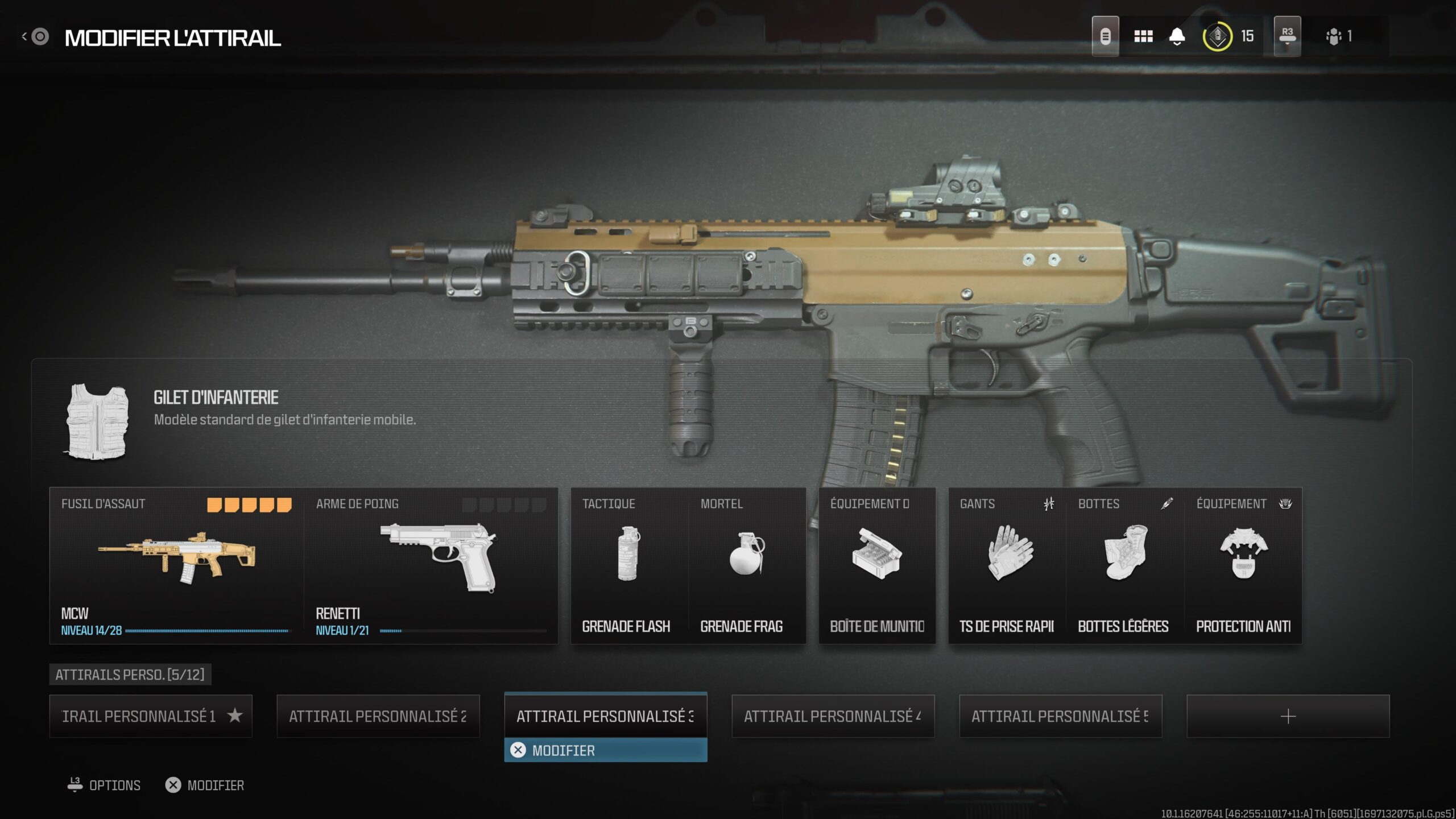Open the Protection Anti gear slot
Viewport: 1456px width, 819px height.
coord(1243,565)
